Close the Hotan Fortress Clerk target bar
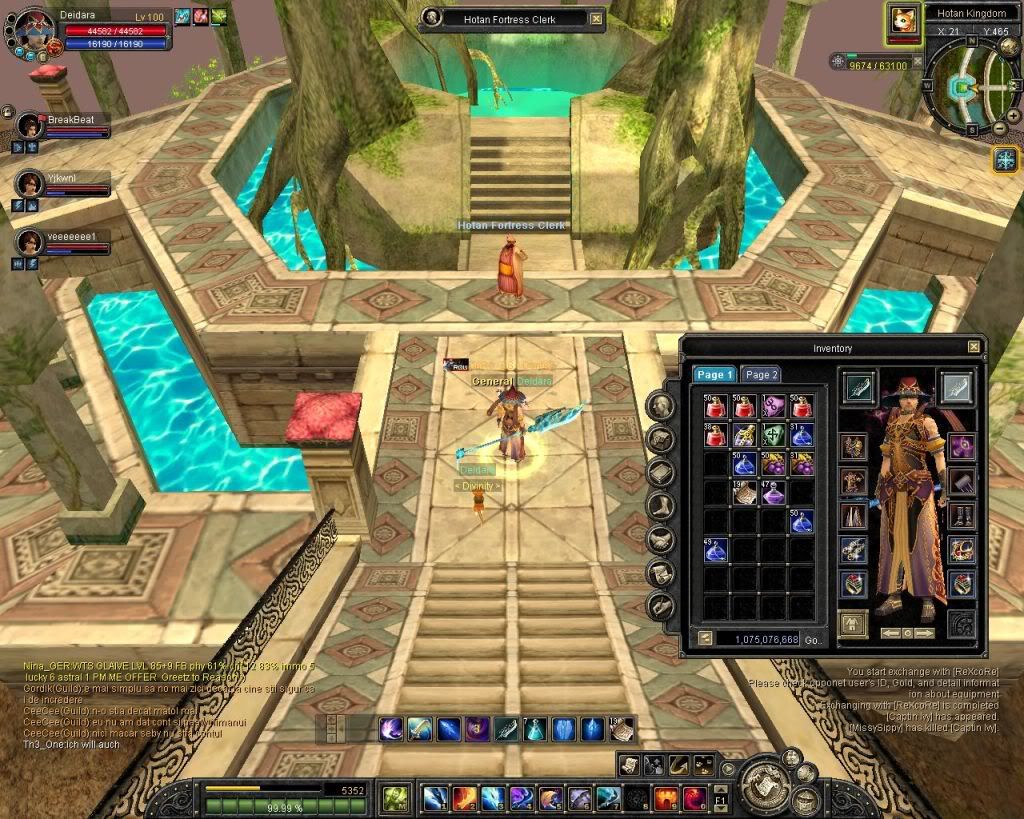Image resolution: width=1024 pixels, height=819 pixels. [x=596, y=18]
